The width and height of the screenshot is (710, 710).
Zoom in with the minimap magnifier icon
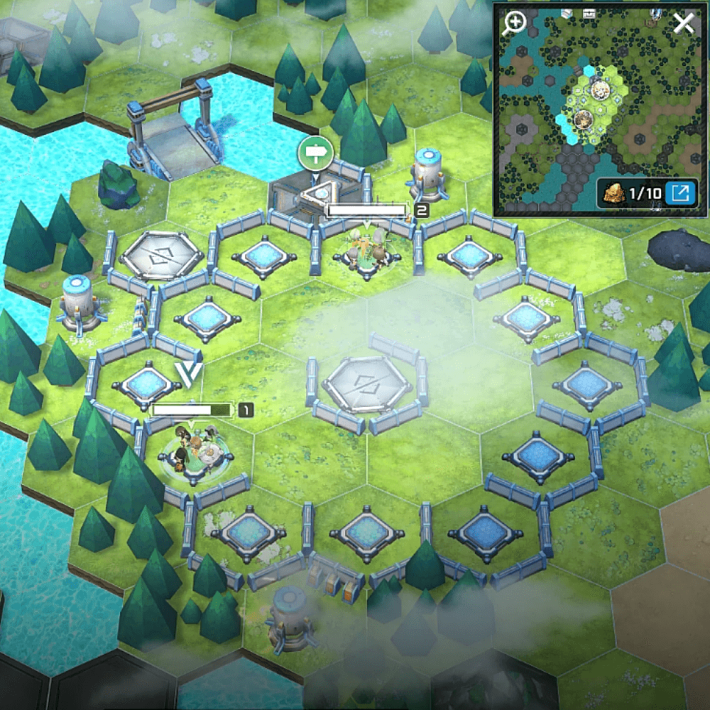516,24
